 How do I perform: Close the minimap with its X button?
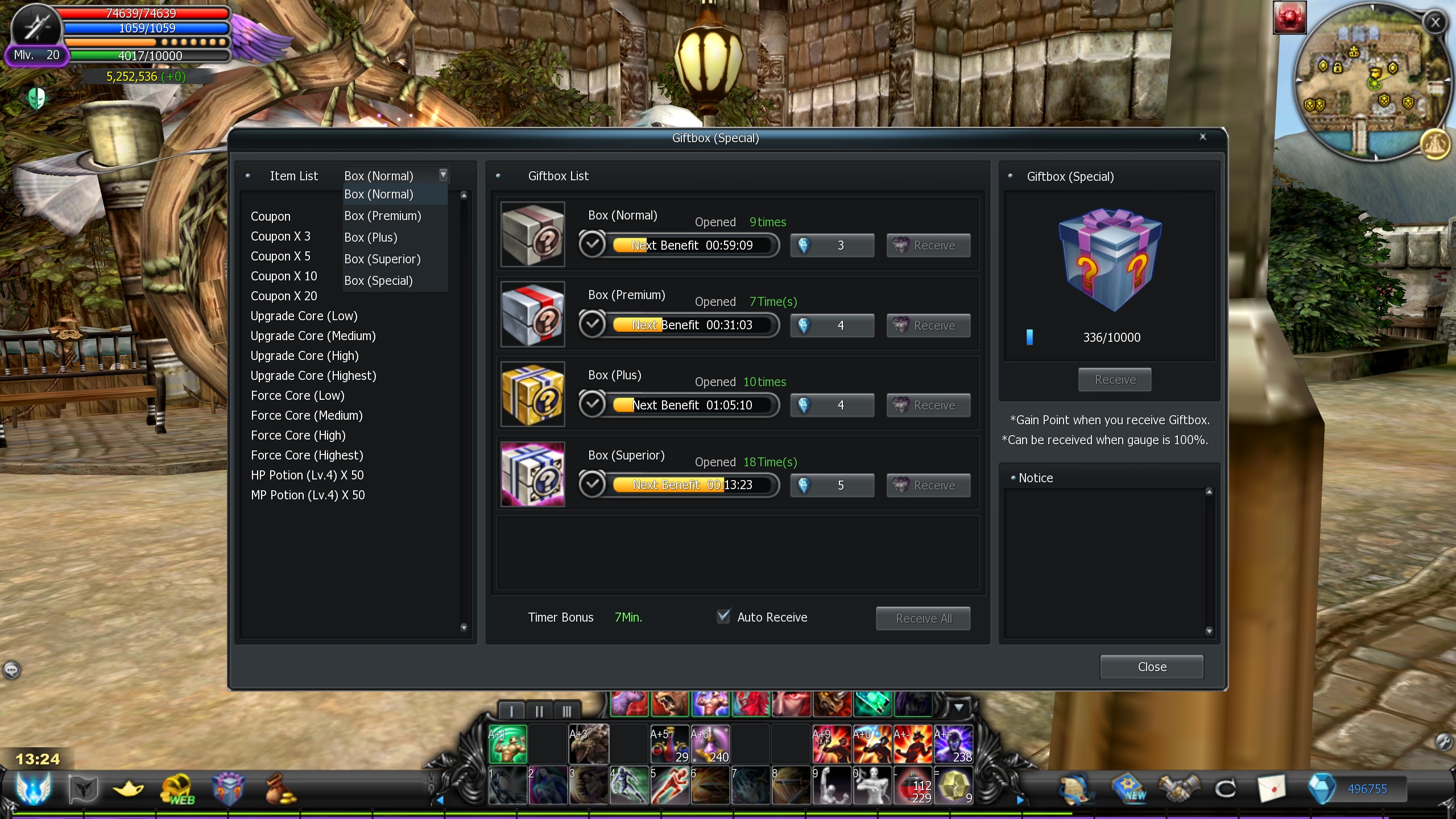(1436, 23)
